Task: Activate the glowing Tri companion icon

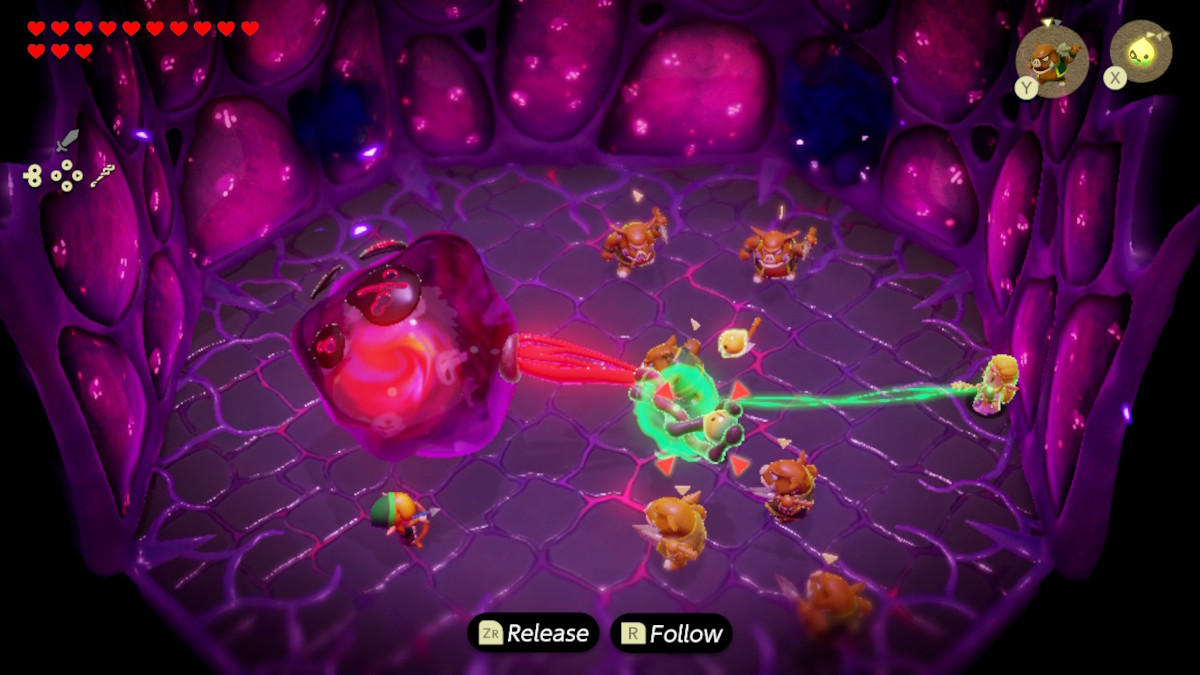Action: tap(1141, 52)
